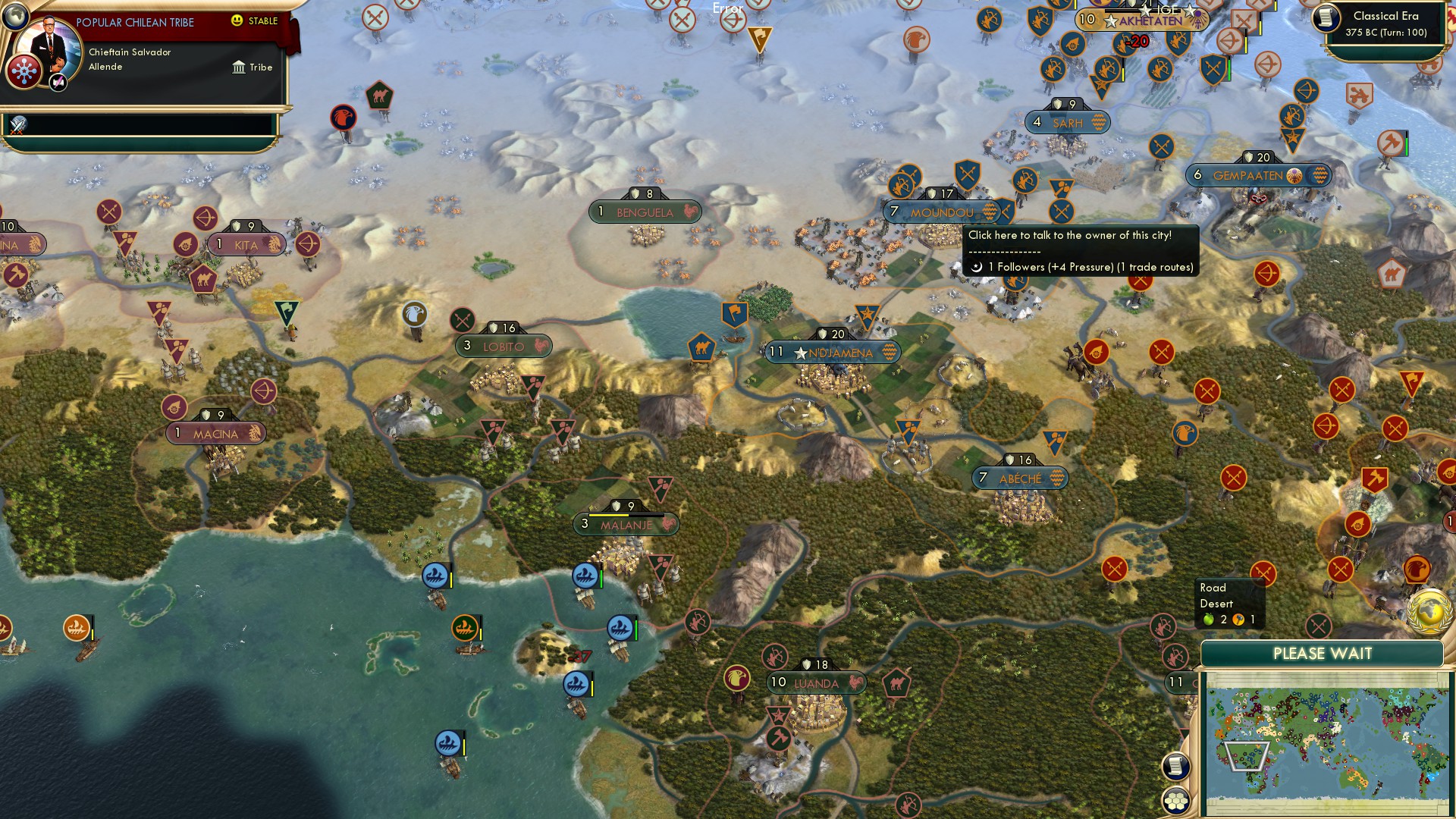Click the red network icon on leader portrait
The image size is (1456, 819).
24,70
